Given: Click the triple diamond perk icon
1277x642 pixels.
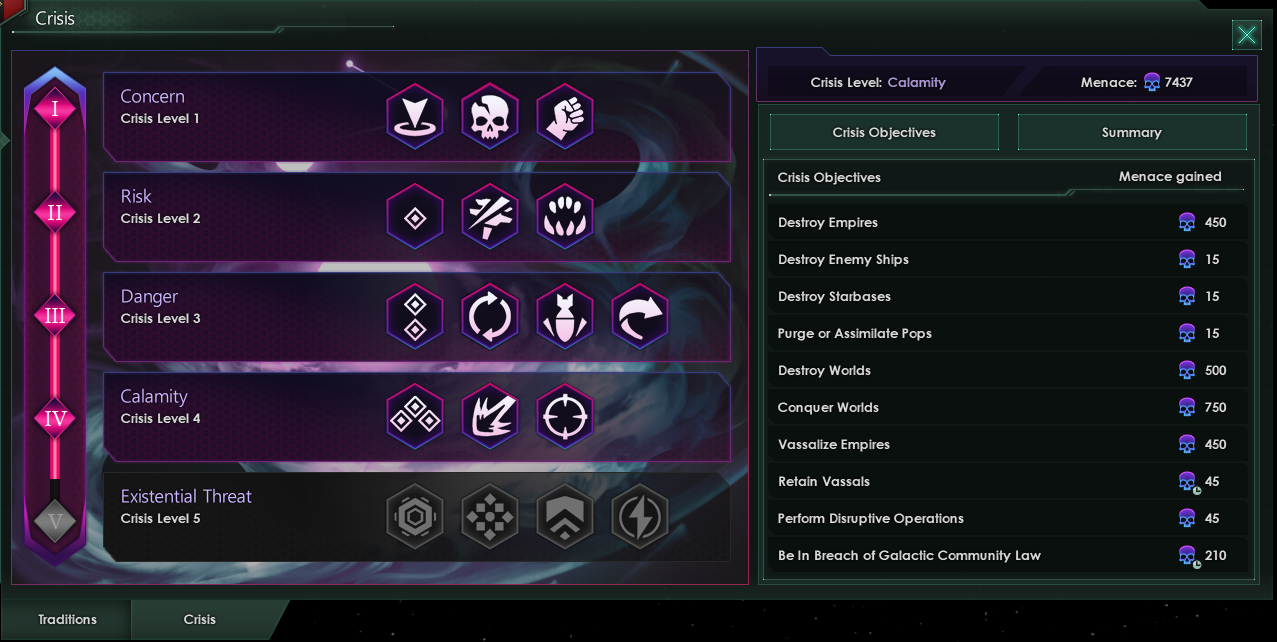Looking at the screenshot, I should [x=415, y=416].
